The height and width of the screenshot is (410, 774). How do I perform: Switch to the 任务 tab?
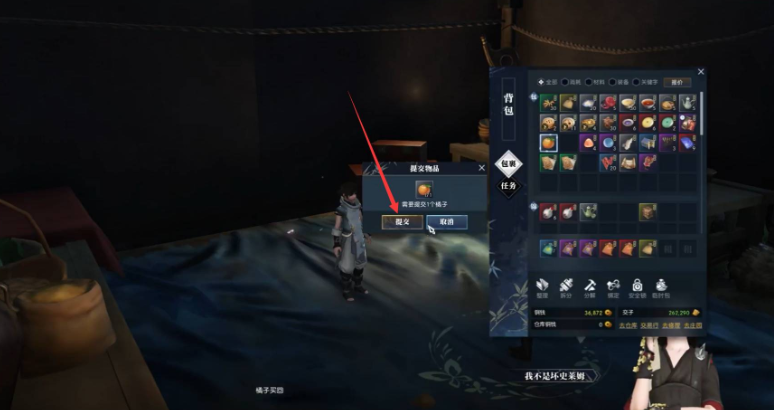pos(508,185)
